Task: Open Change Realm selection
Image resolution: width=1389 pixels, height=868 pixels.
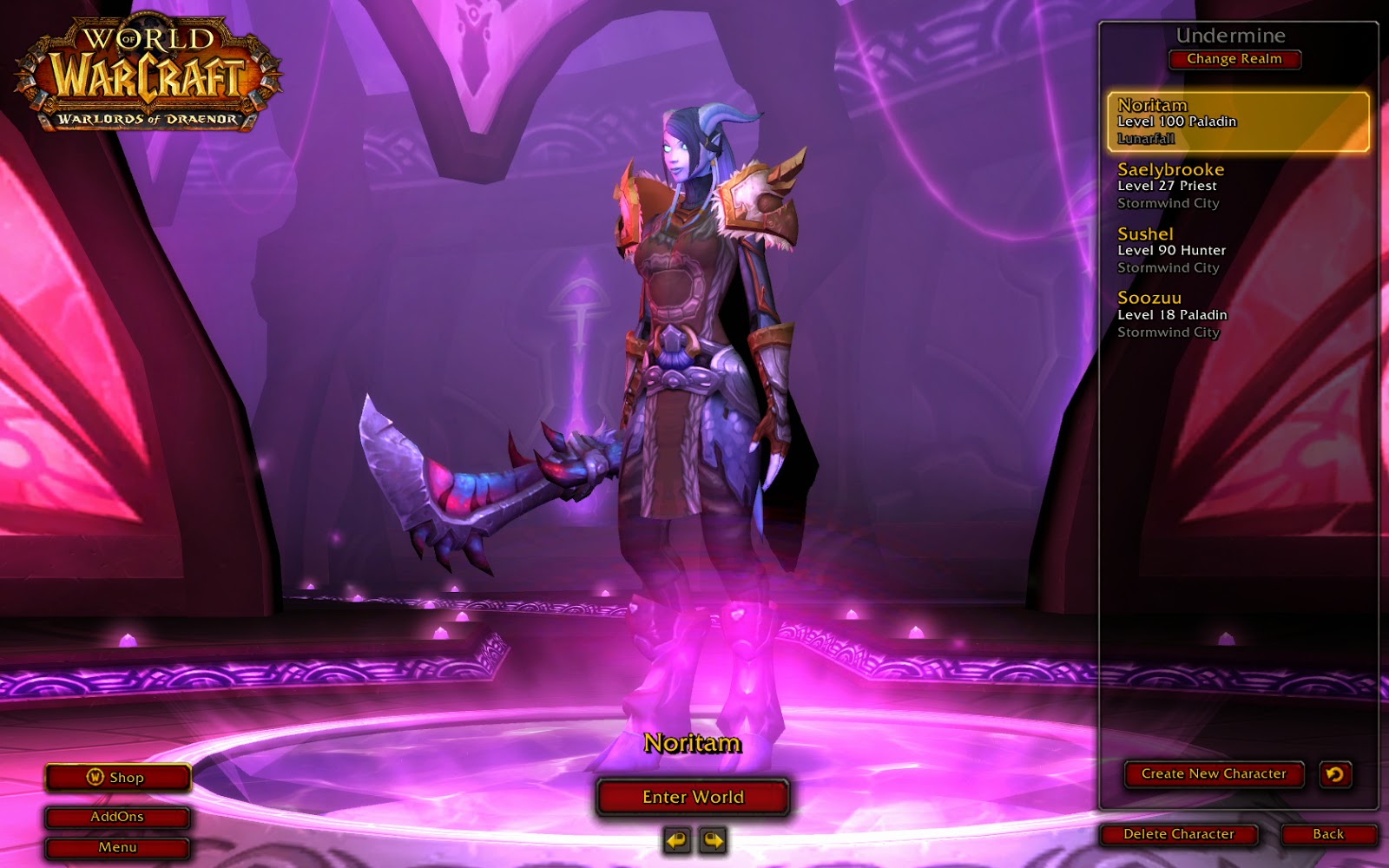Action: [x=1234, y=59]
